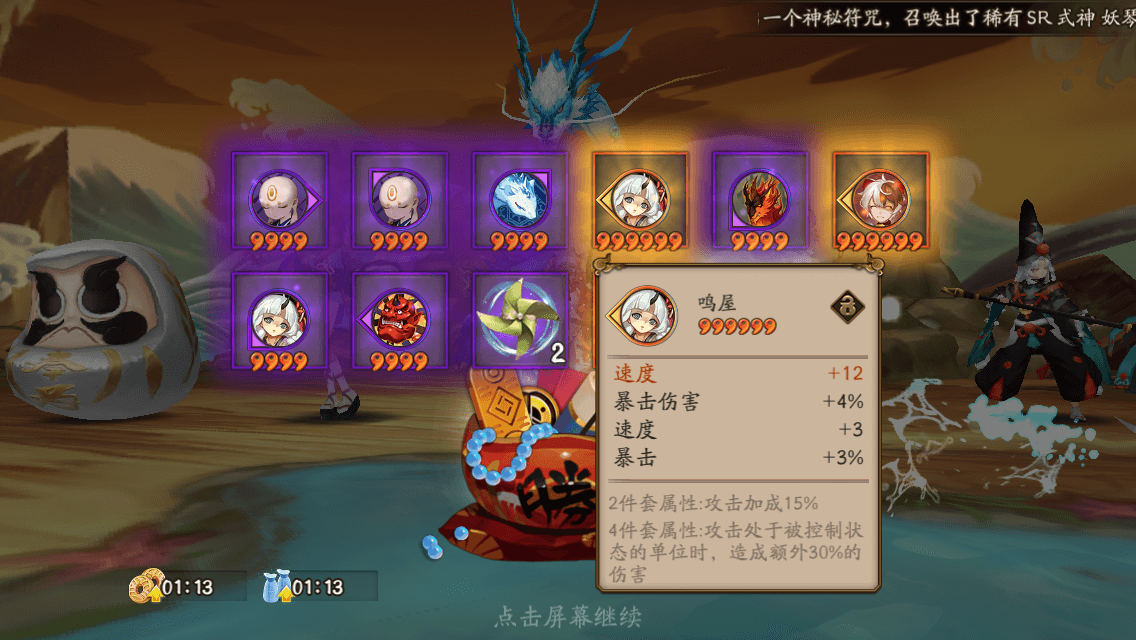Image resolution: width=1136 pixels, height=640 pixels.
Task: Select the gold-bordered white-haired girl soul in the grid
Action: (x=640, y=201)
